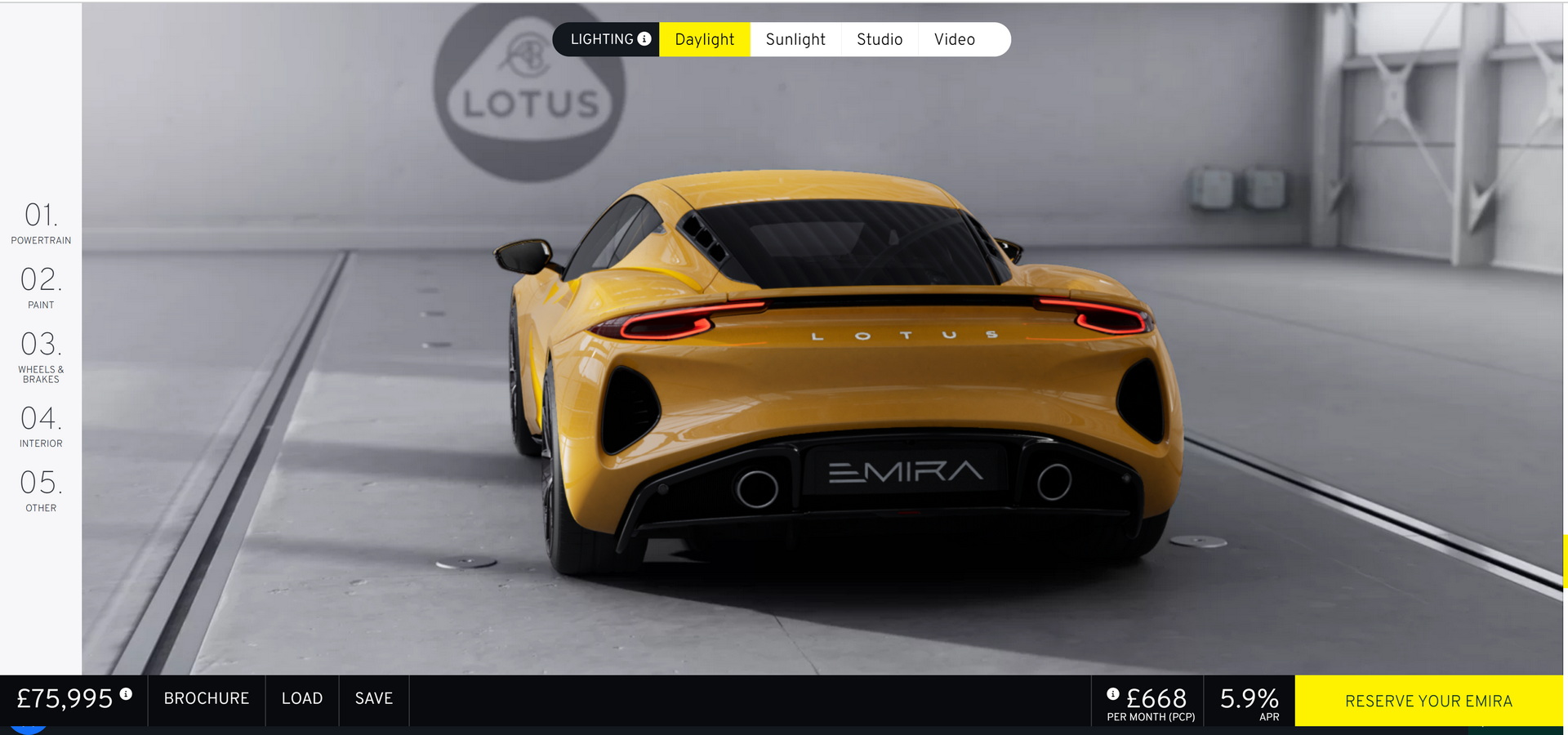Image resolution: width=1568 pixels, height=735 pixels.
Task: Switch lighting to Sunlight
Action: (795, 38)
